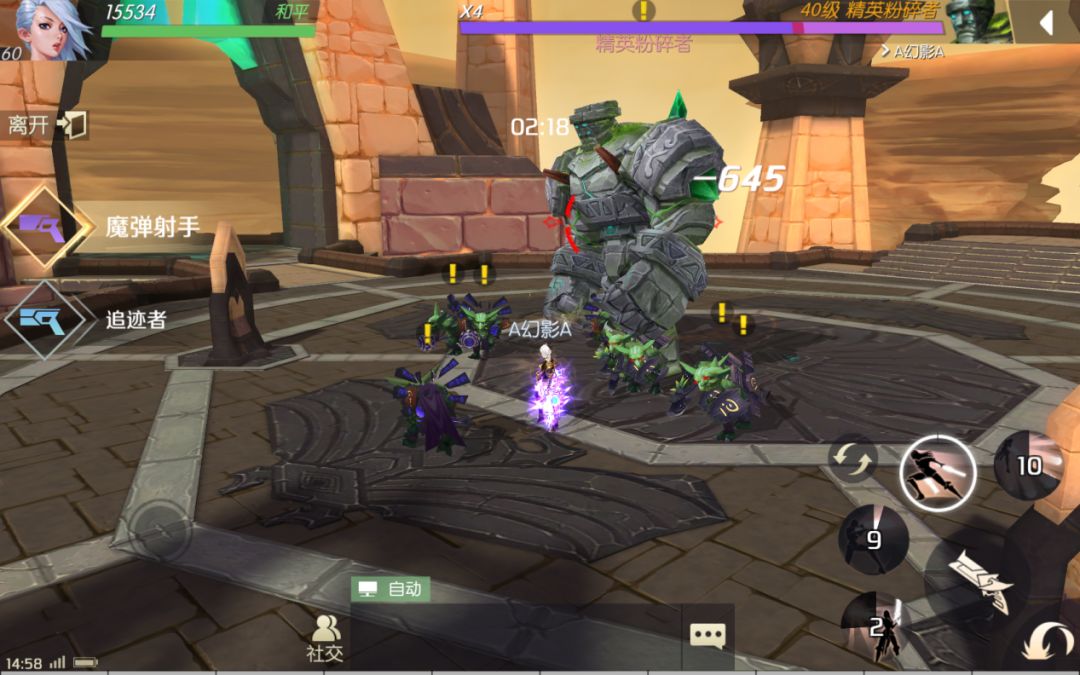Tap the 离开 leave button
1080x675 pixels.
tap(46, 125)
